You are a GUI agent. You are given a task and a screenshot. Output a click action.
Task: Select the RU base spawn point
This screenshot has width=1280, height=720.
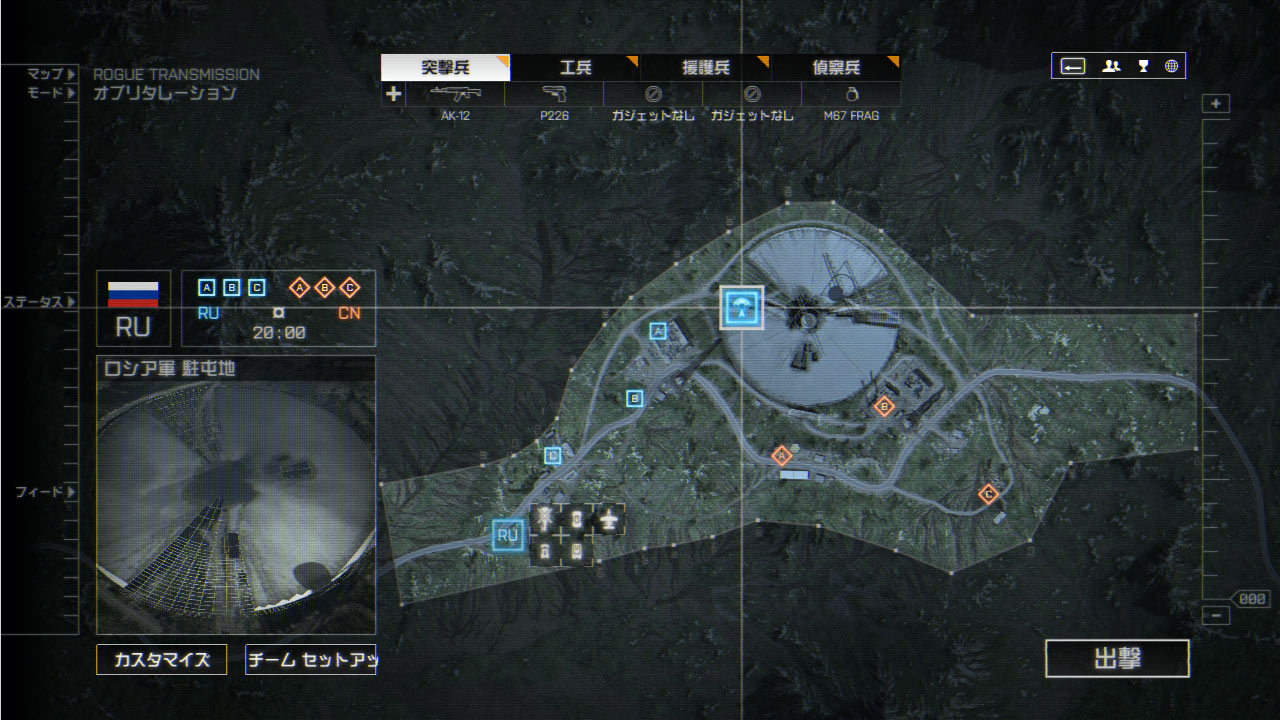(508, 536)
